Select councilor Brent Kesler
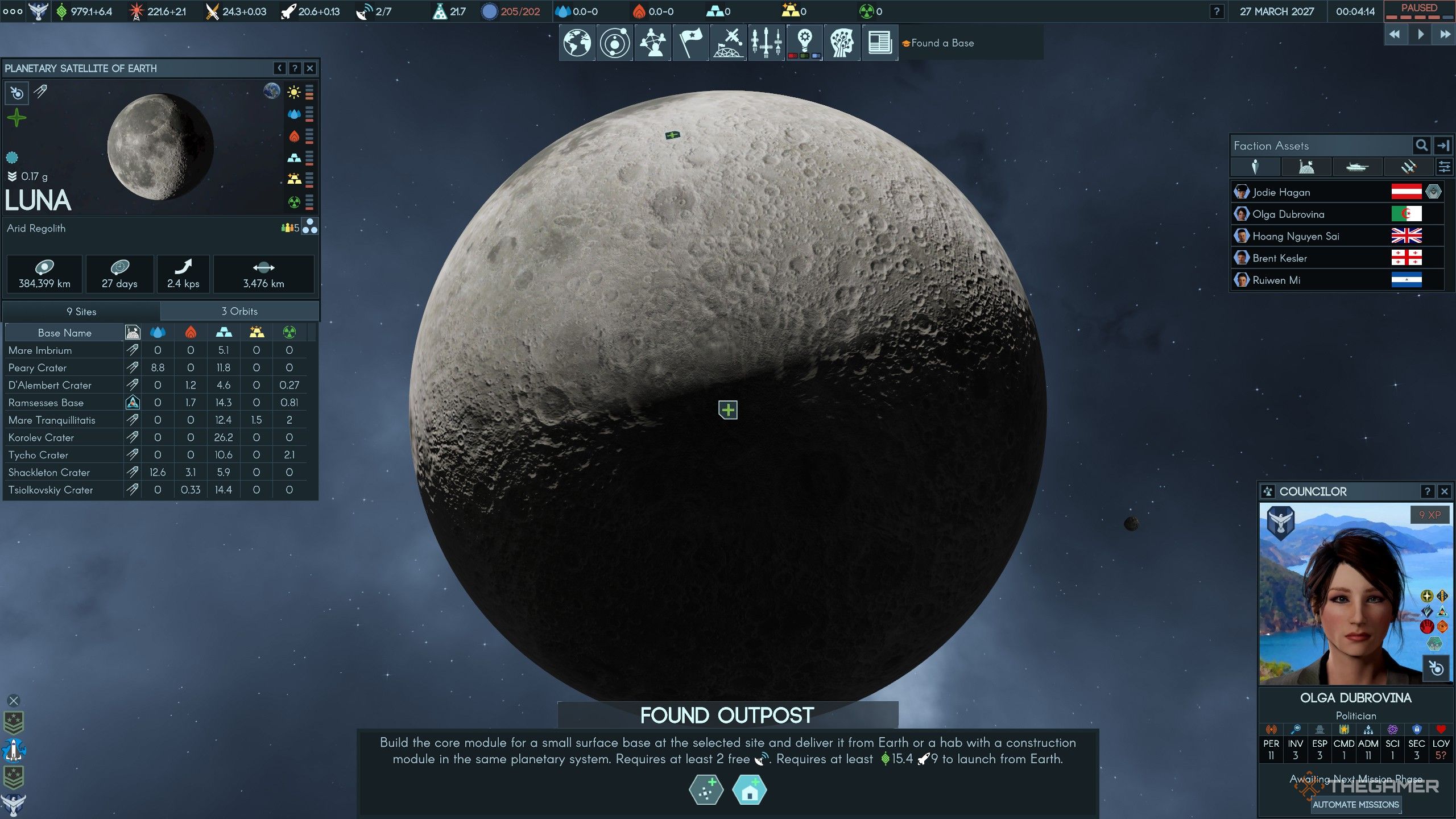1456x819 pixels. [x=1279, y=258]
